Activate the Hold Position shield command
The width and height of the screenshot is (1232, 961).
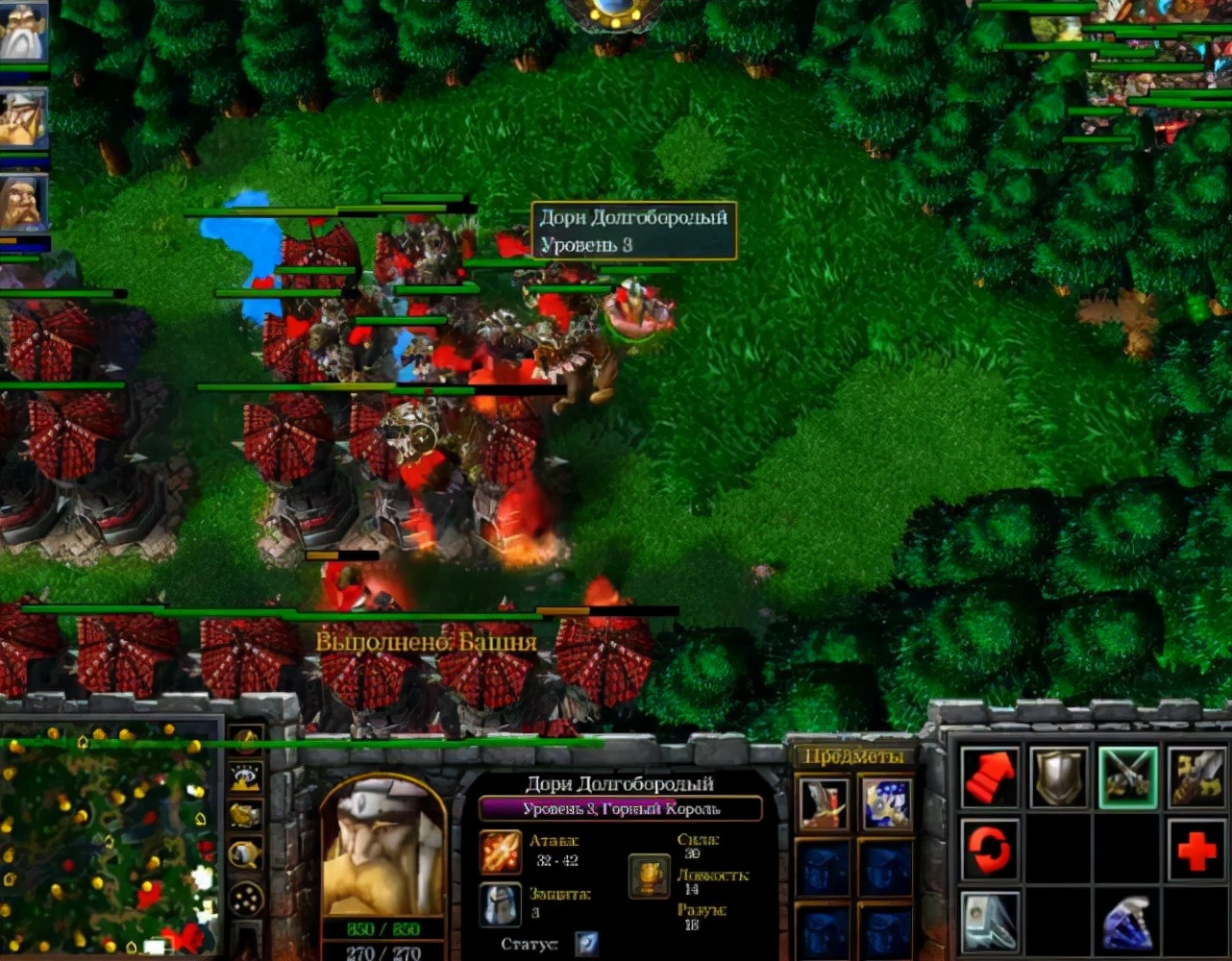click(x=1059, y=777)
